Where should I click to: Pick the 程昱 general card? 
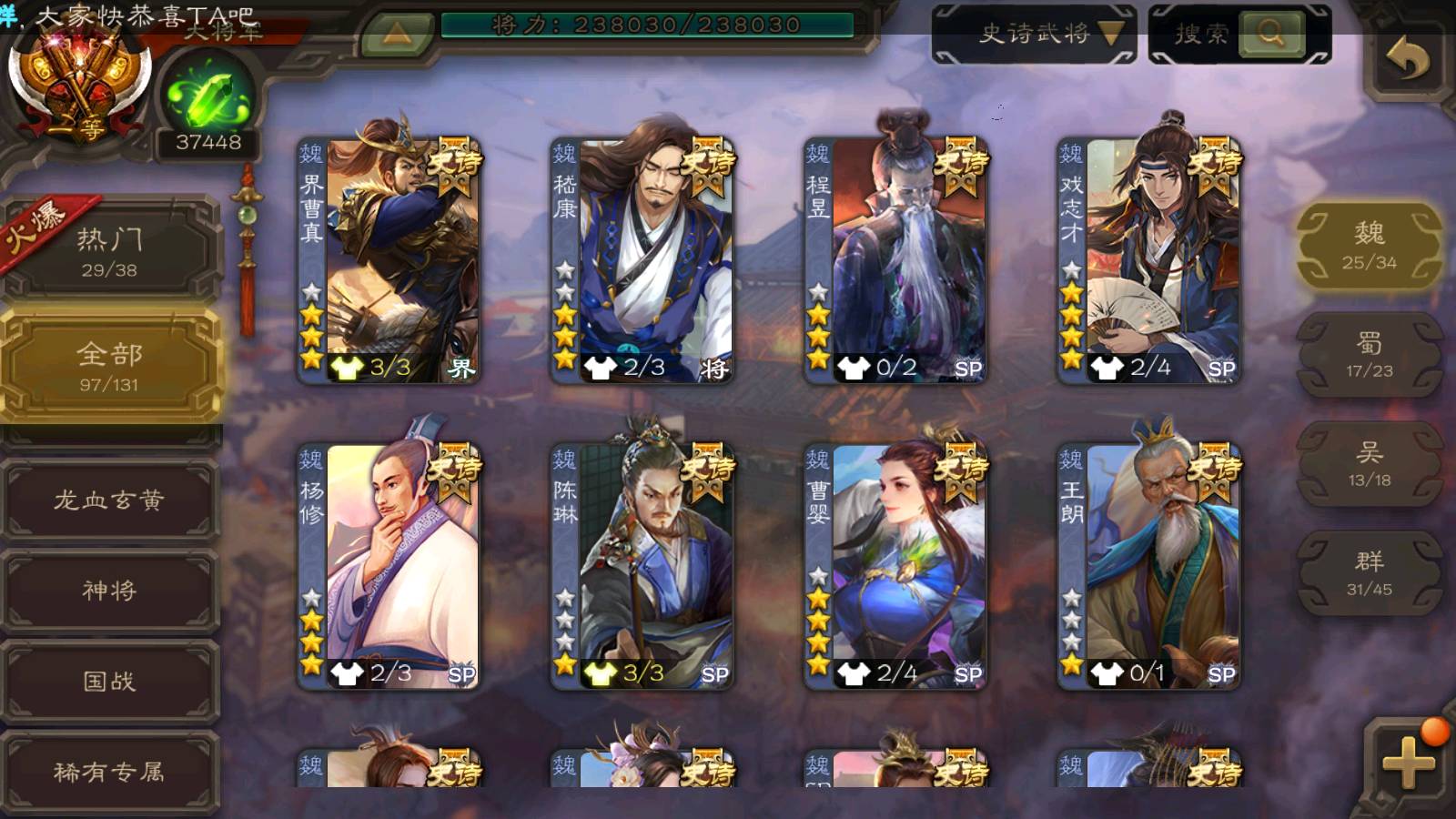point(895,259)
